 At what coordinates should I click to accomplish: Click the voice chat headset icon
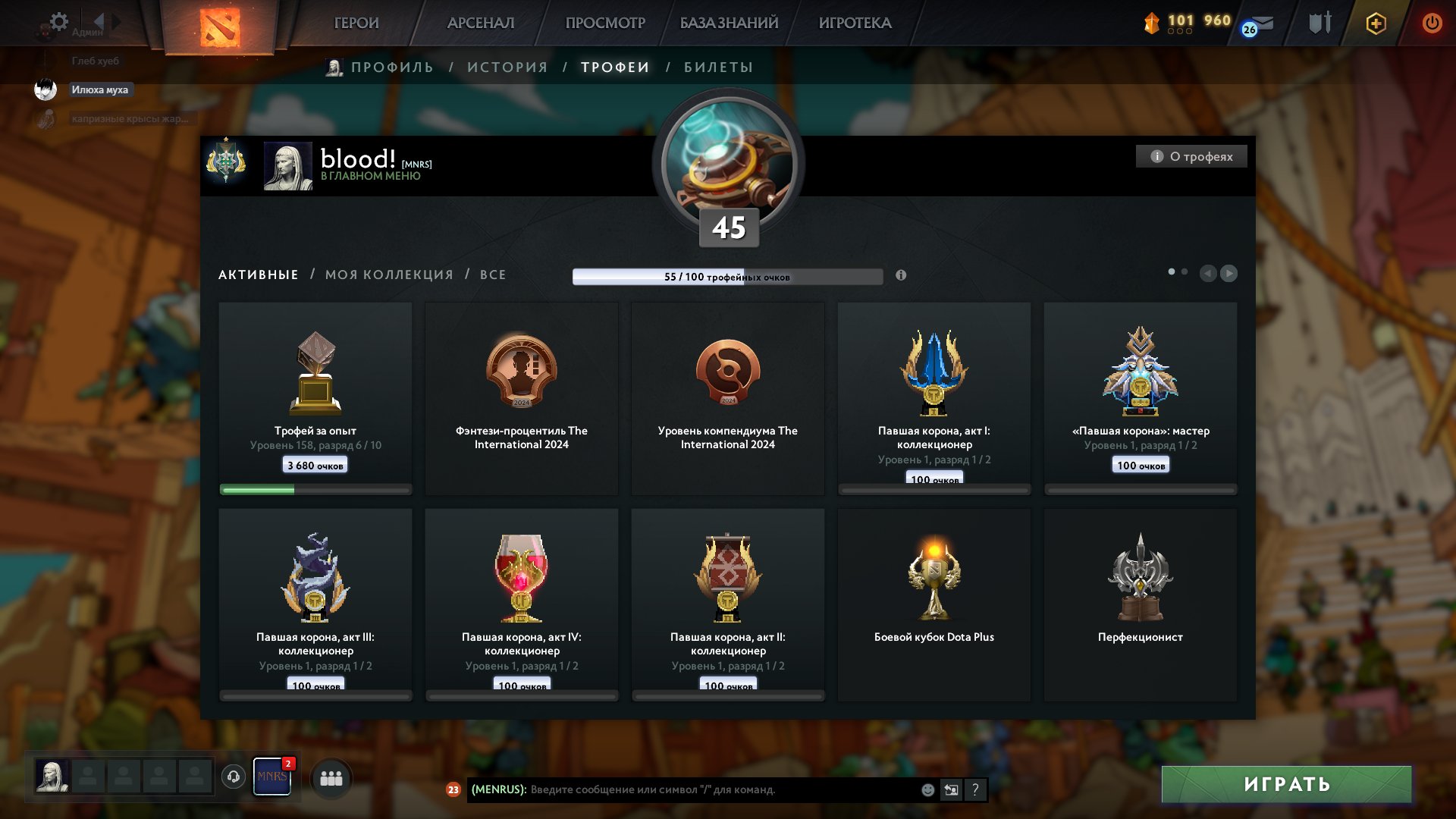233,776
